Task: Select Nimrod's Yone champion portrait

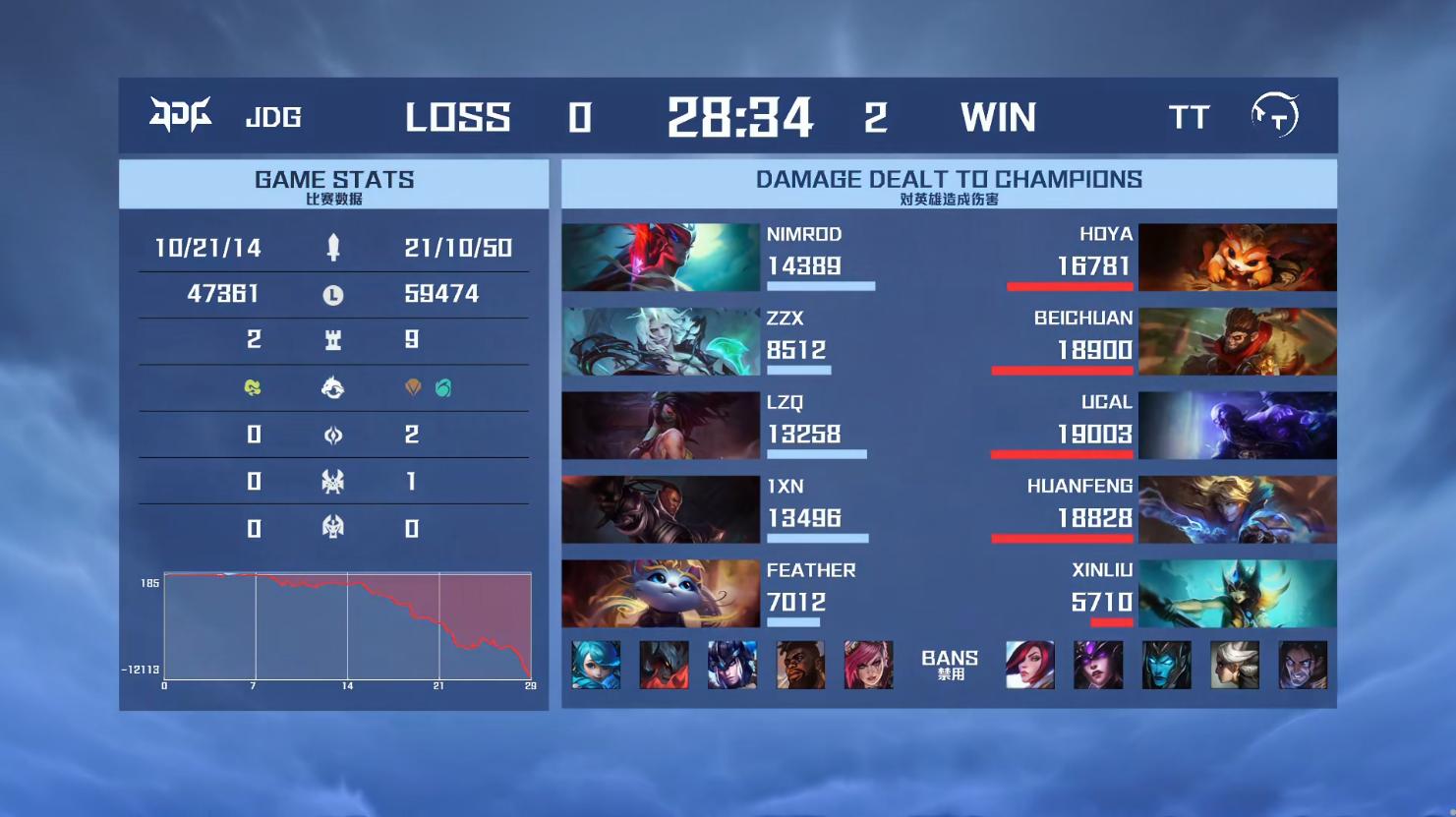Action: click(x=661, y=258)
